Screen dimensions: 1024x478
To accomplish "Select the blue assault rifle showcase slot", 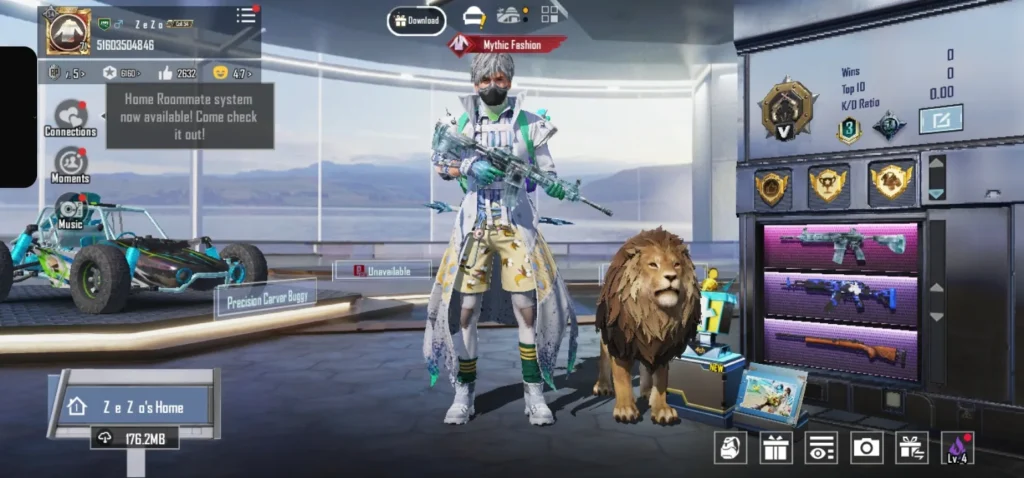I will click(840, 296).
